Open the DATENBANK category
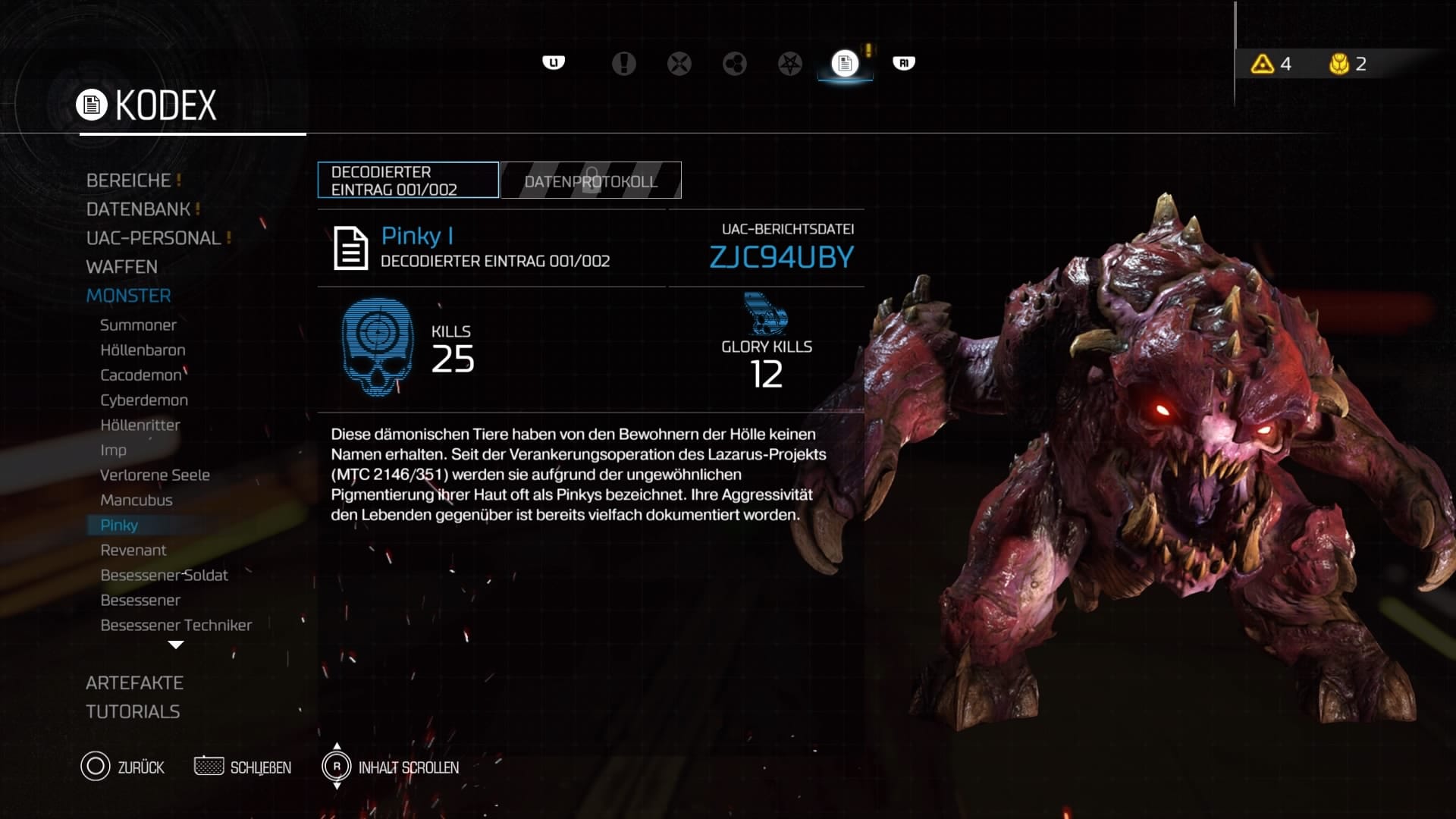 tap(138, 209)
